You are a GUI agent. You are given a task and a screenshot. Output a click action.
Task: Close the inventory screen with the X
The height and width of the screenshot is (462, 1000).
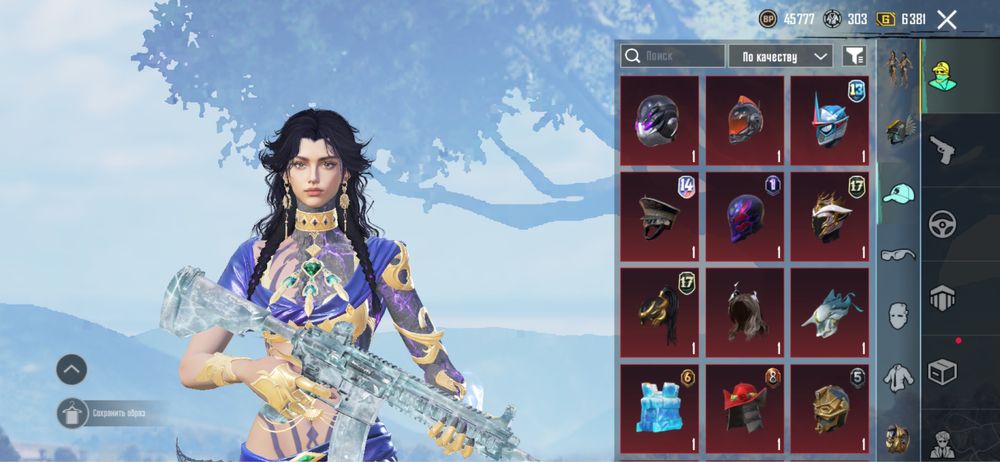point(947,19)
